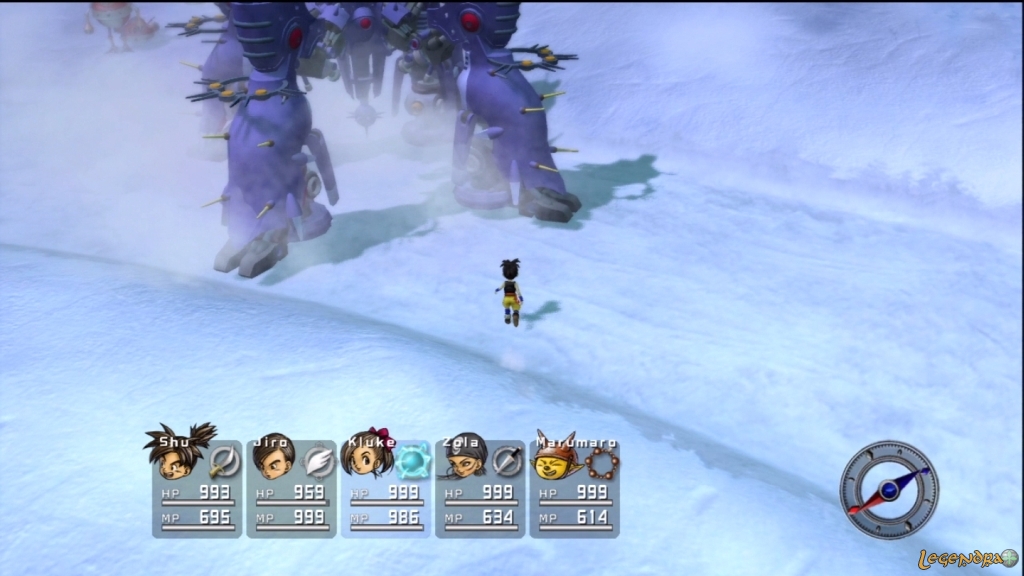Viewport: 1024px width, 576px height.
Task: Choose Kluke's character portrait
Action: 365,458
